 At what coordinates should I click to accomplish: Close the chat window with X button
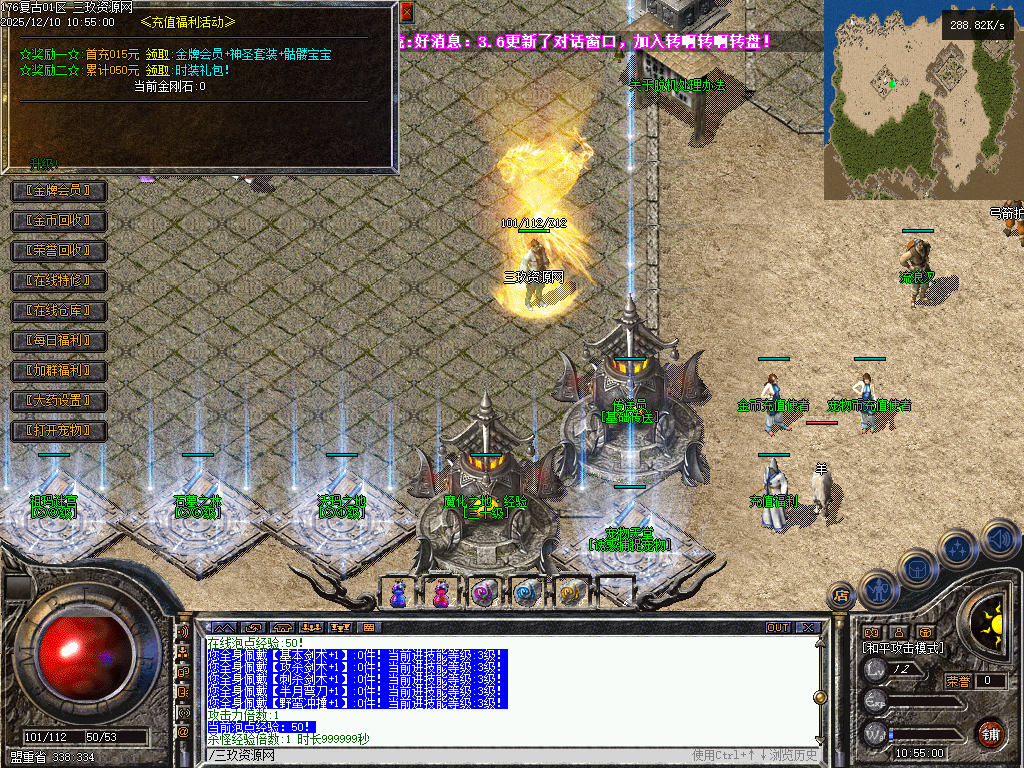tap(808, 628)
